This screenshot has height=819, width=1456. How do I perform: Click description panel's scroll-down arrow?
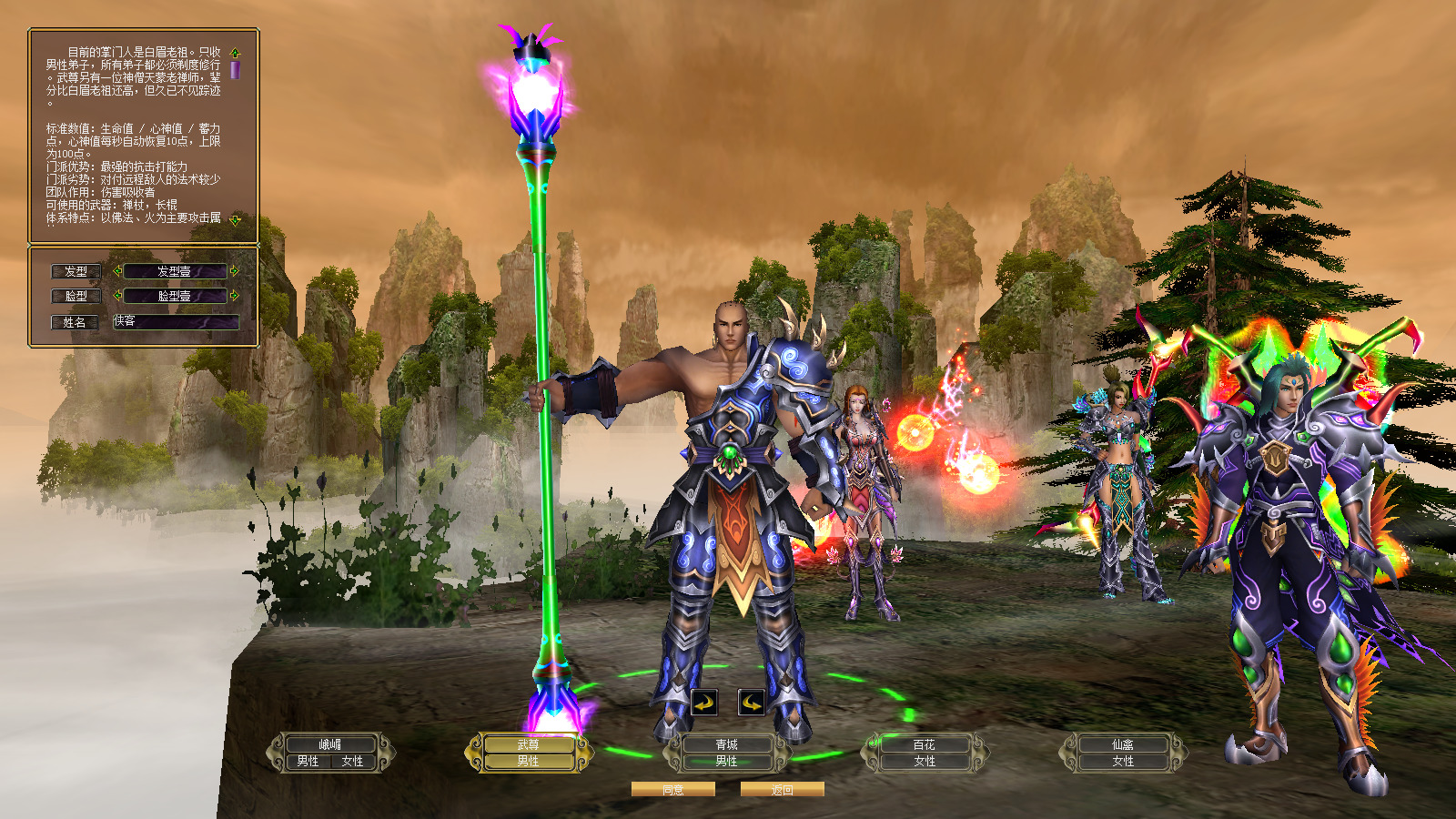pyautogui.click(x=235, y=219)
